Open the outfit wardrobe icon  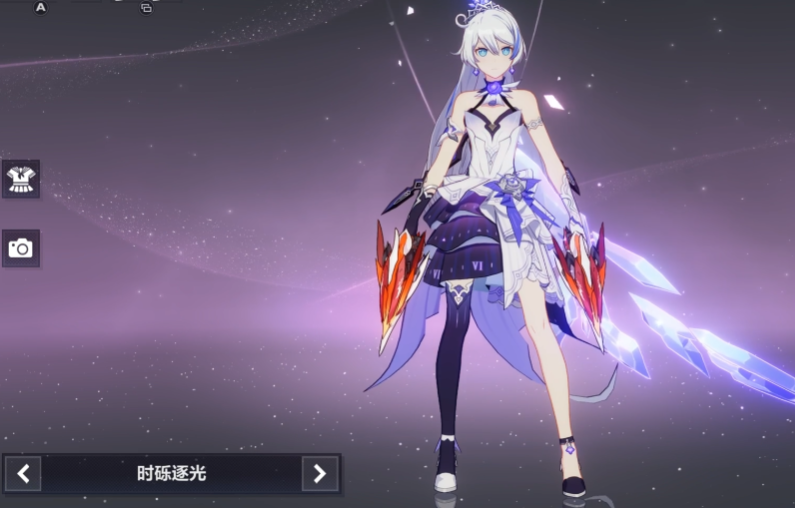(x=20, y=179)
